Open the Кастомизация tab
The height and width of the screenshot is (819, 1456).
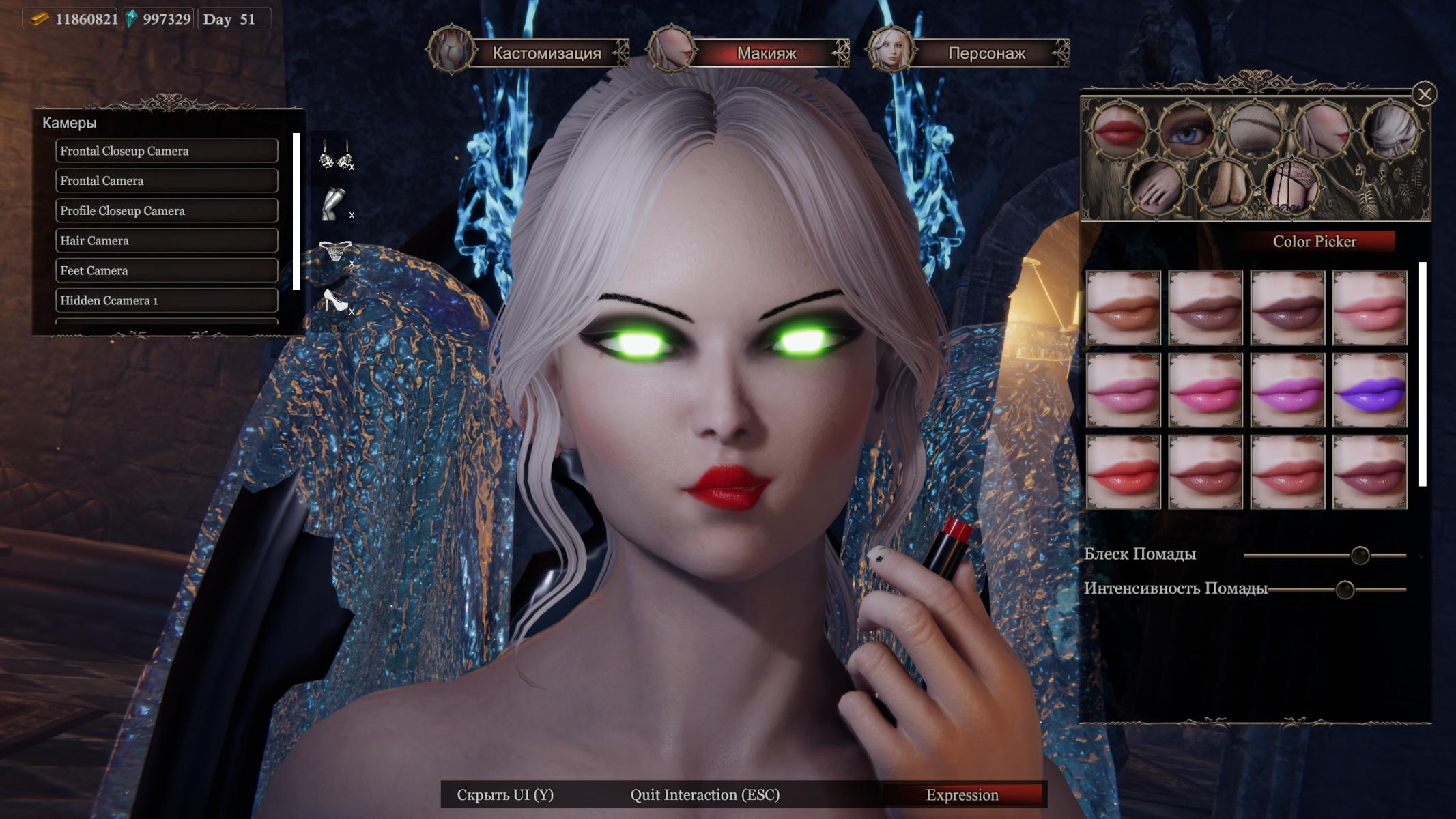point(546,53)
